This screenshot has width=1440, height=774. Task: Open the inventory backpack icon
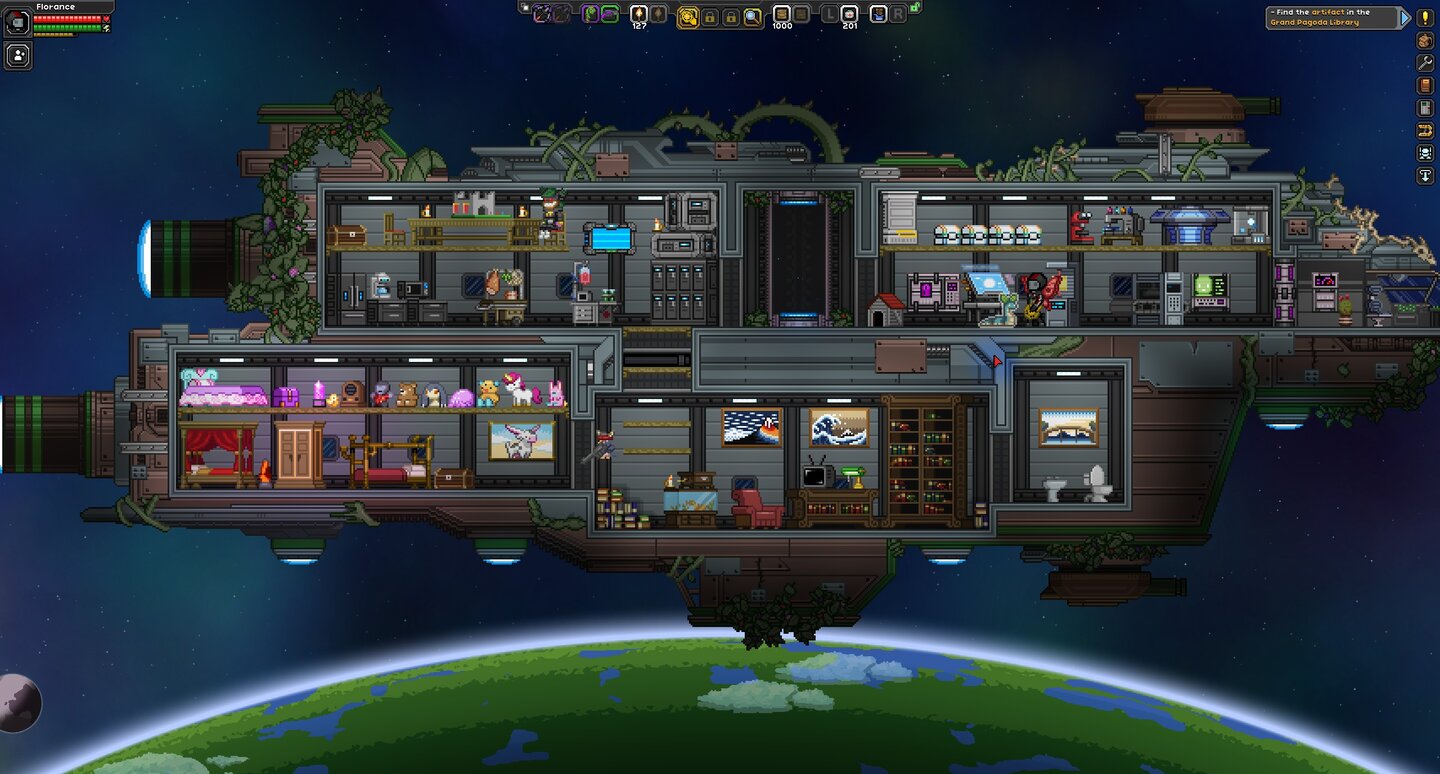click(x=1425, y=41)
